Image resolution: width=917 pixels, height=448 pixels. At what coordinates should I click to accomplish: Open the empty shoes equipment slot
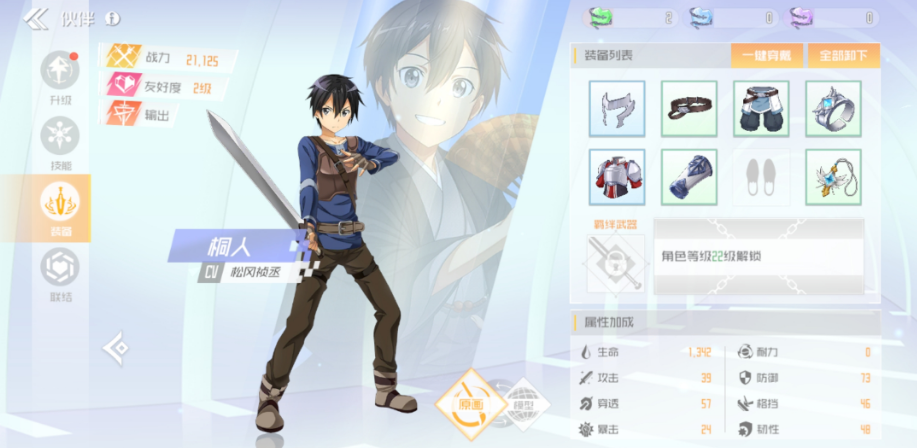point(761,177)
